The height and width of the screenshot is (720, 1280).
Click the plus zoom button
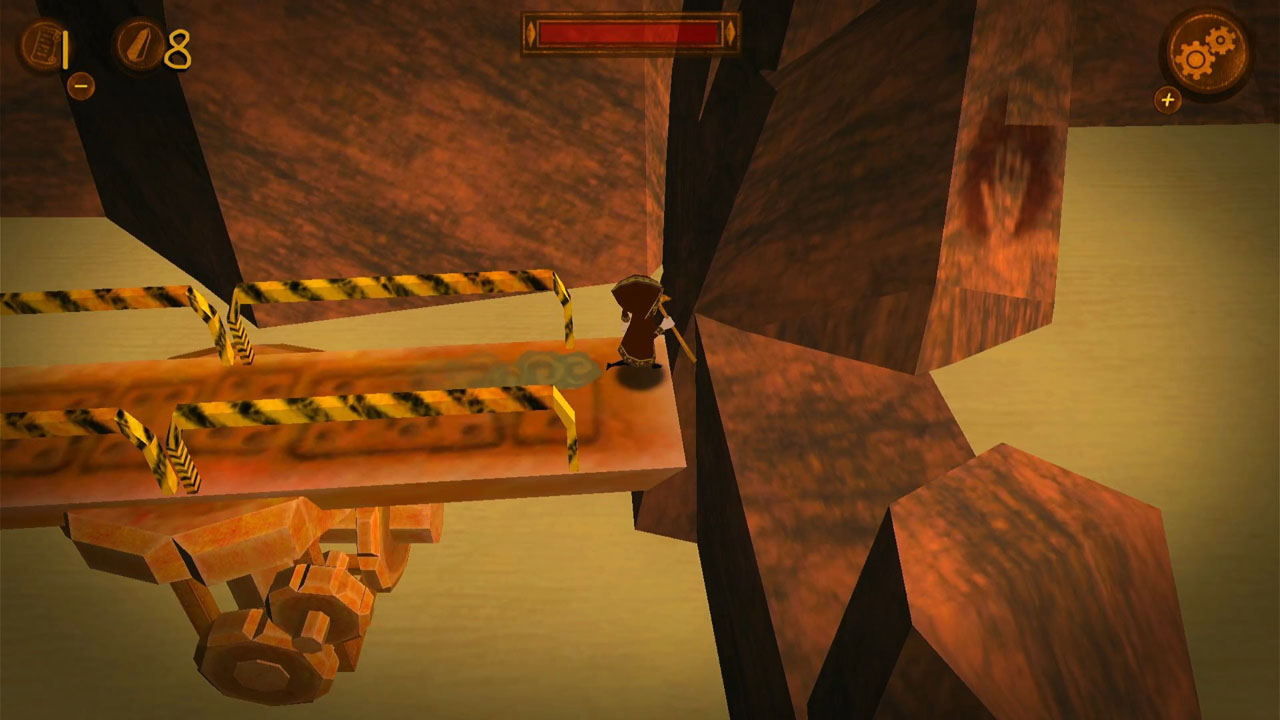pos(1168,99)
